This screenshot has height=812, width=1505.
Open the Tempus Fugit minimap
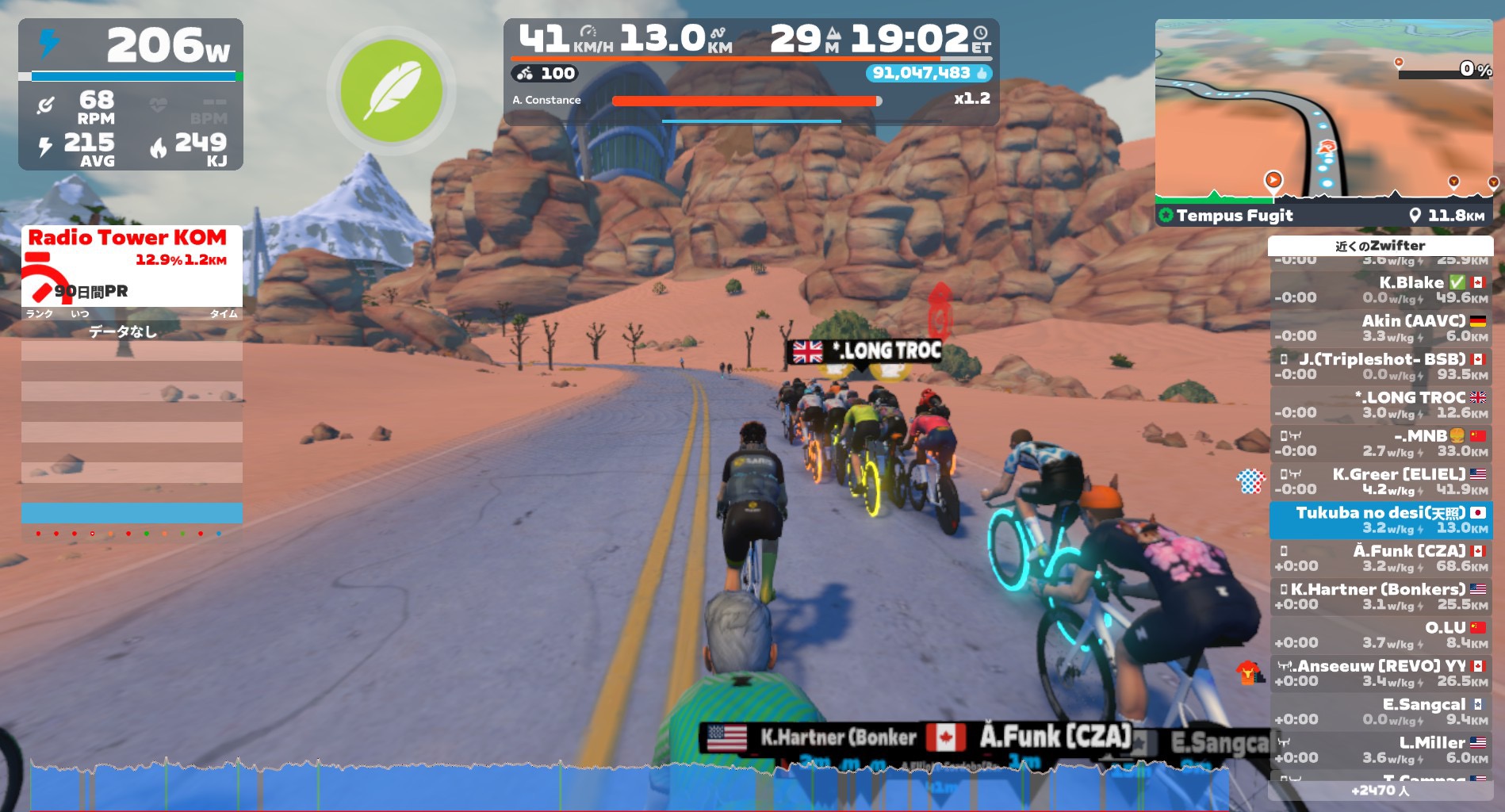tap(1323, 119)
